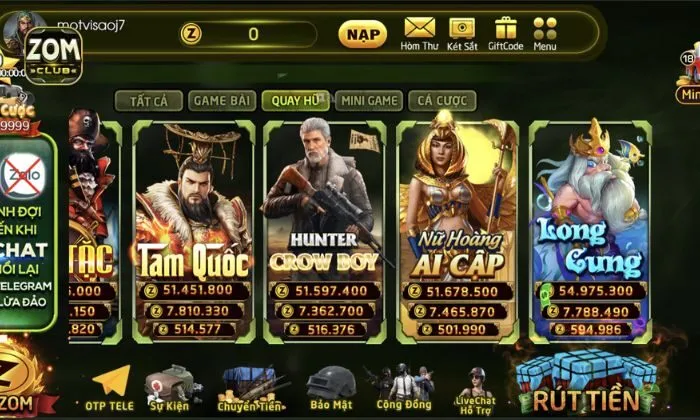700x420 pixels.
Task: Switch to the TẤT CẢ tab
Action: [148, 100]
